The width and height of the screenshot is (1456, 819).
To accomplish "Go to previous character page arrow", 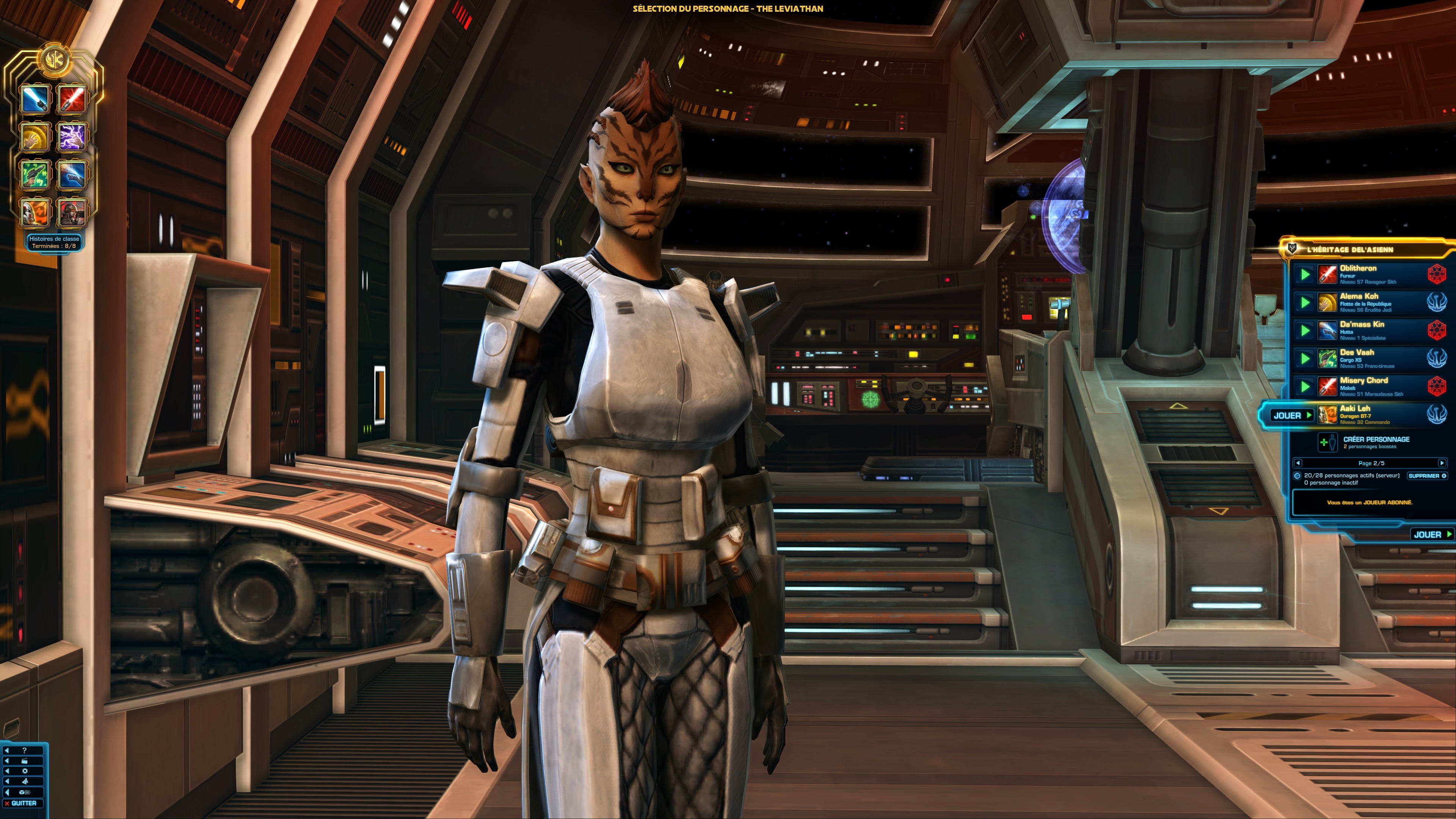I will pos(1298,463).
